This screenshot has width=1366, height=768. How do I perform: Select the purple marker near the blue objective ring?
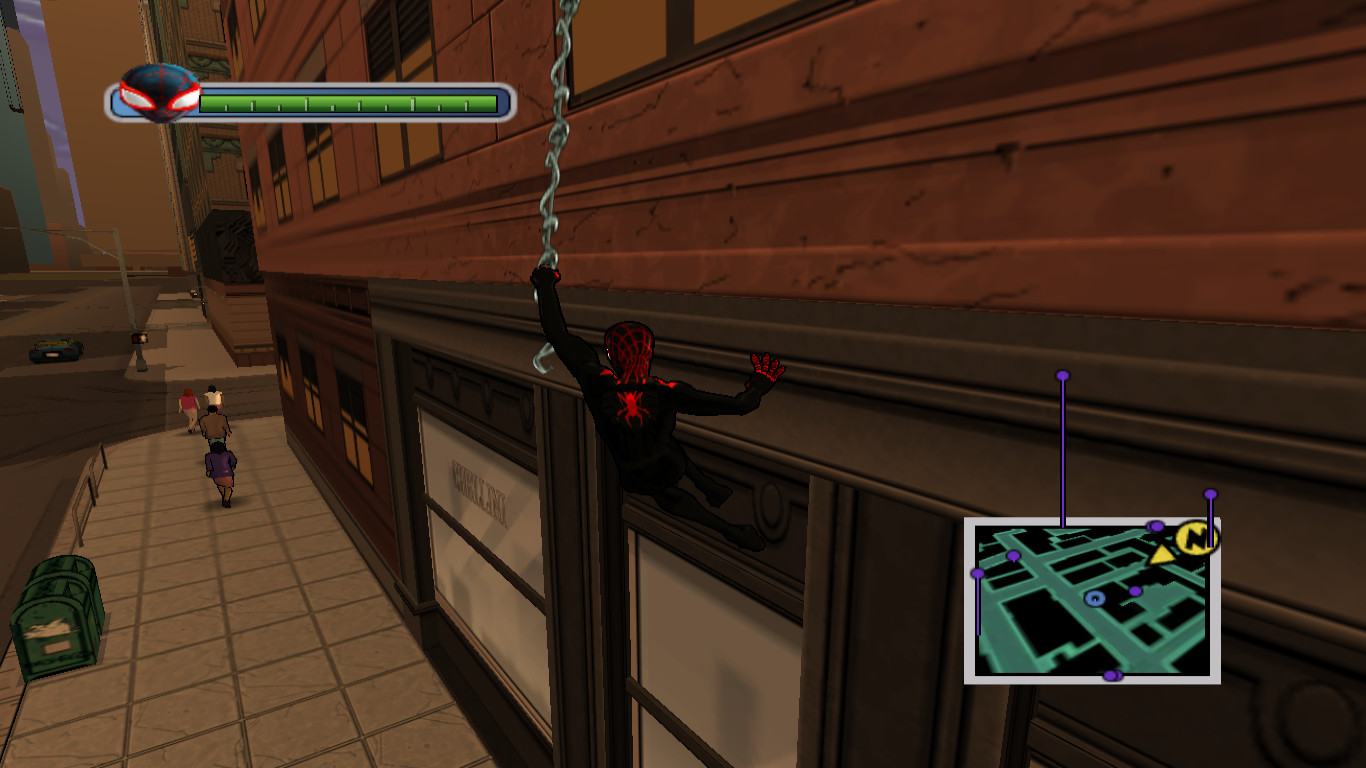(x=1135, y=590)
